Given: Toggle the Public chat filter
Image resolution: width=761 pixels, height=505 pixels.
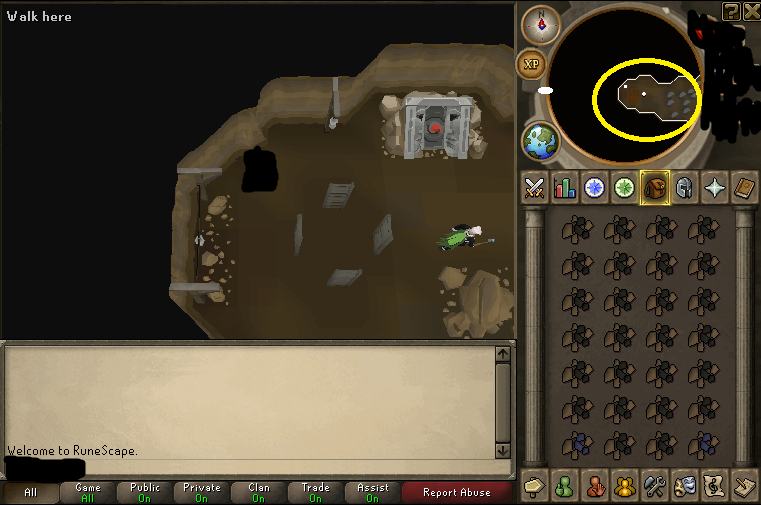Looking at the screenshot, I should (x=145, y=492).
